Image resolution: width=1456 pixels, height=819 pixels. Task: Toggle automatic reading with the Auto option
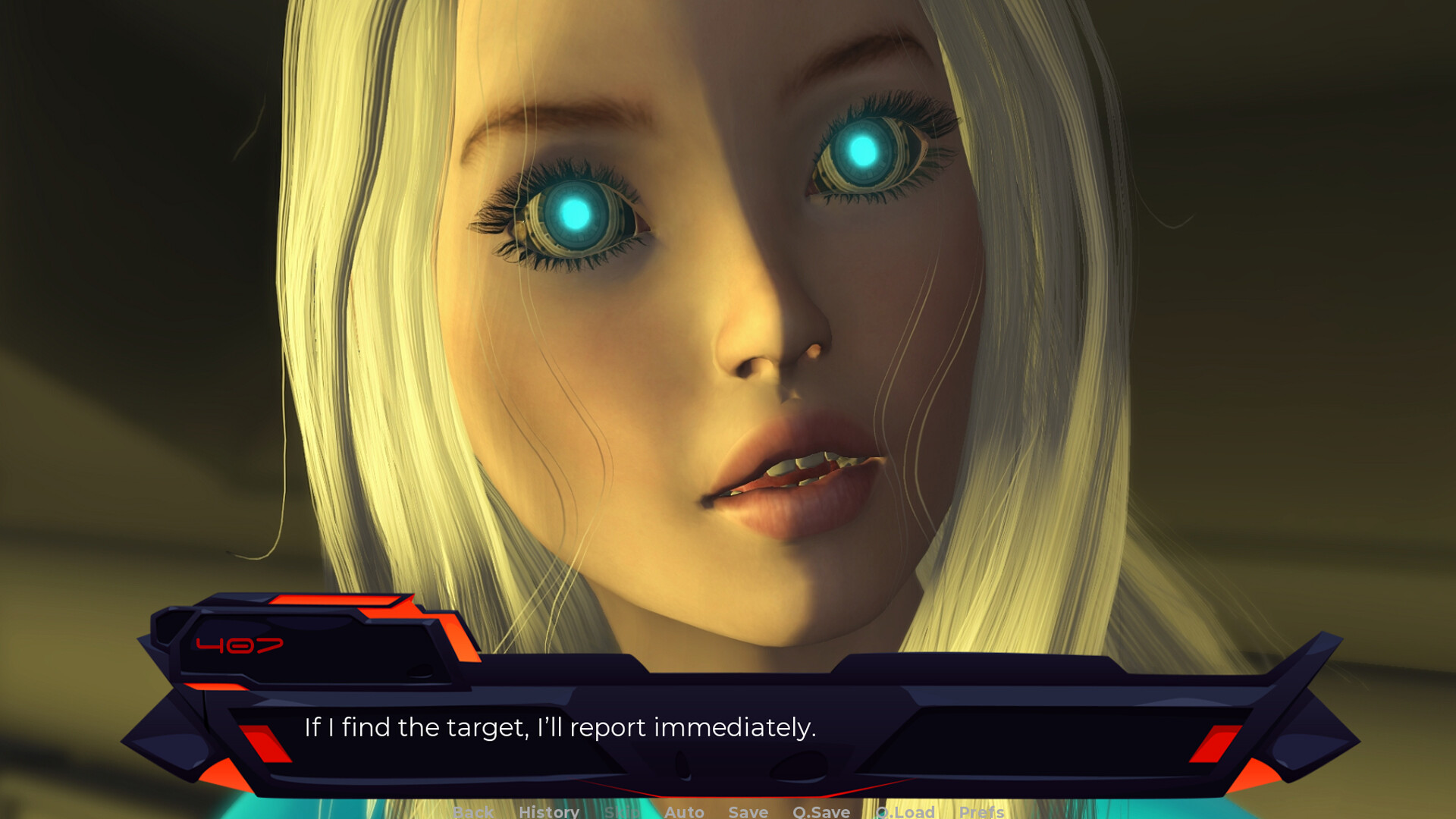tap(684, 812)
